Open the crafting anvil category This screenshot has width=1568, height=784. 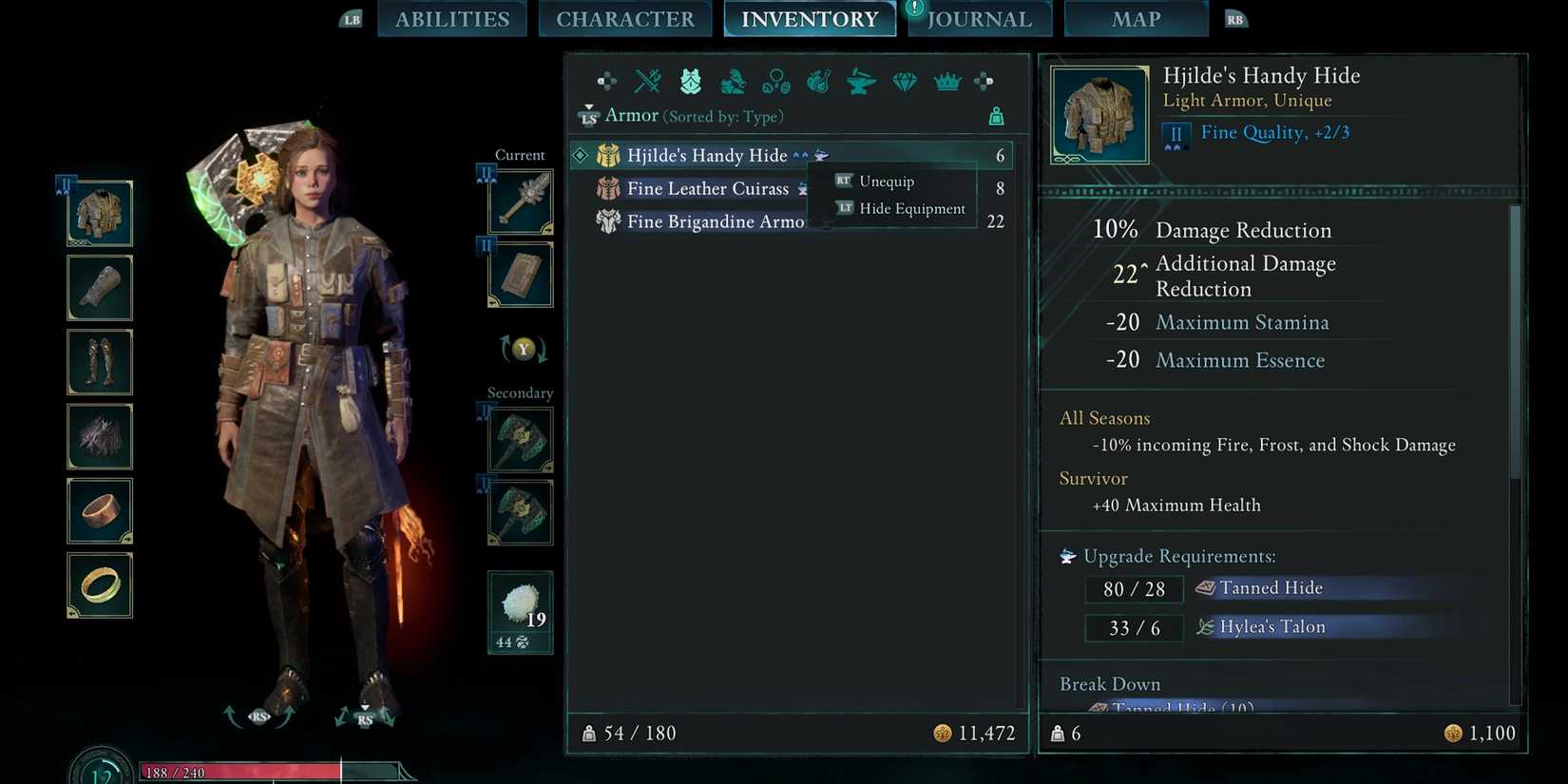coord(861,82)
